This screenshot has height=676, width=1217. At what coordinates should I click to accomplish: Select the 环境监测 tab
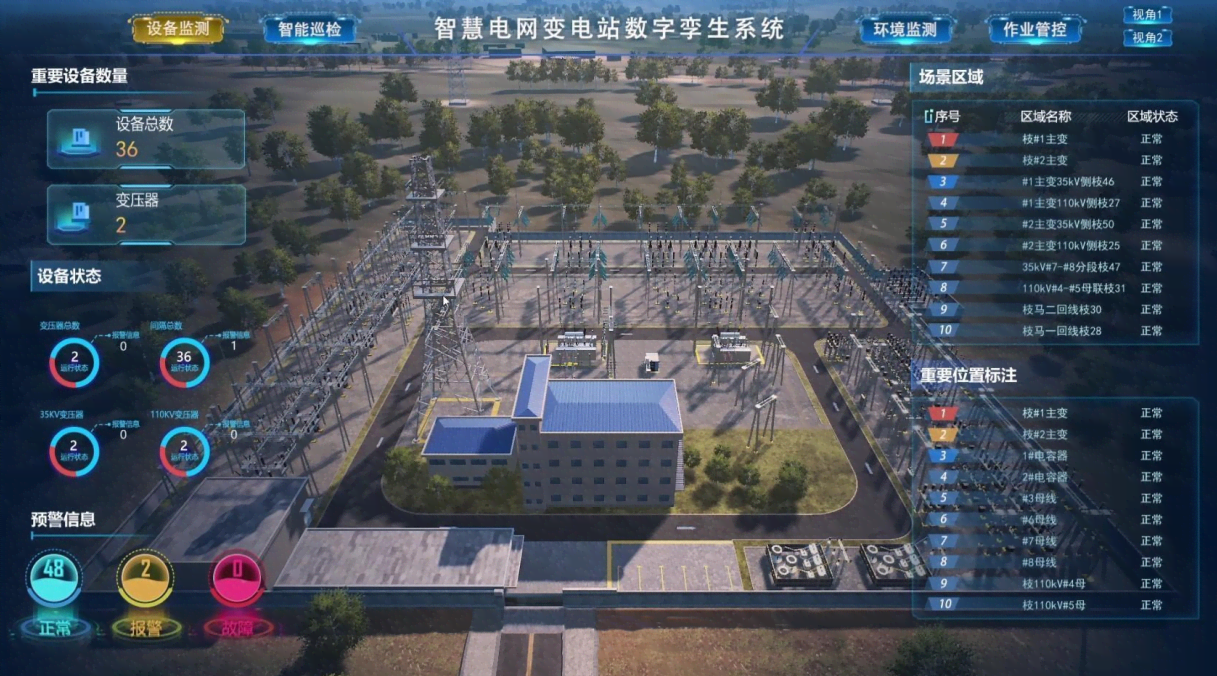tap(907, 29)
